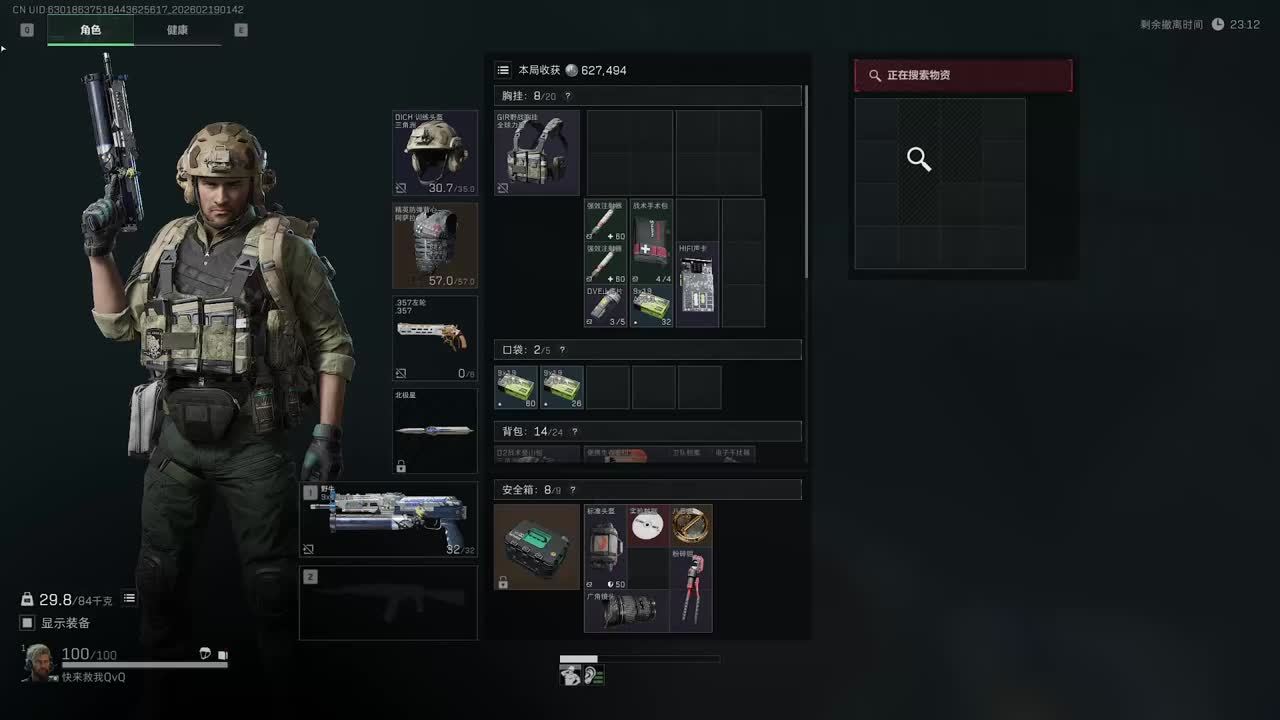Select the safe box container icon

click(537, 546)
